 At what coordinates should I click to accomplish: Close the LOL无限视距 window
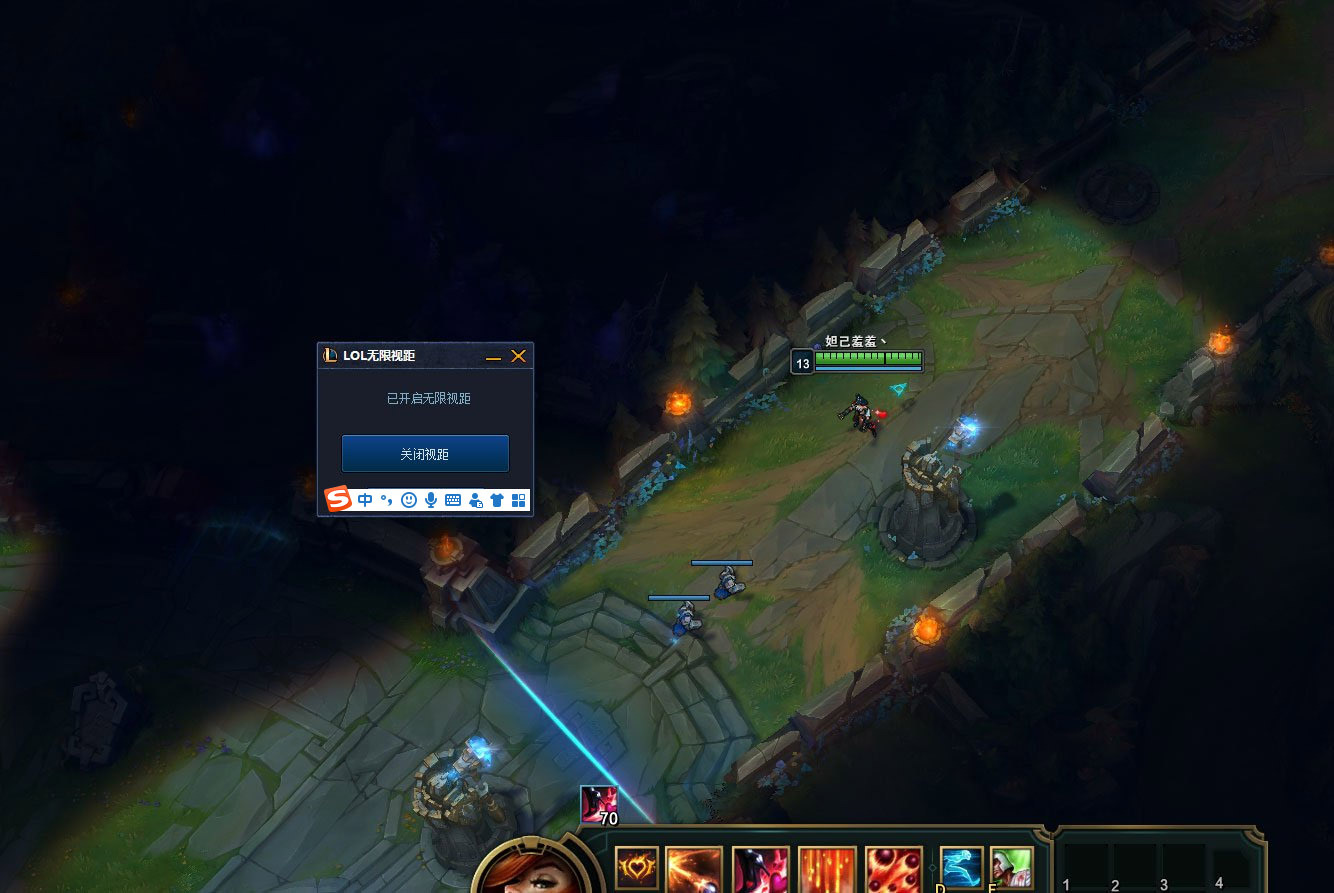point(518,356)
